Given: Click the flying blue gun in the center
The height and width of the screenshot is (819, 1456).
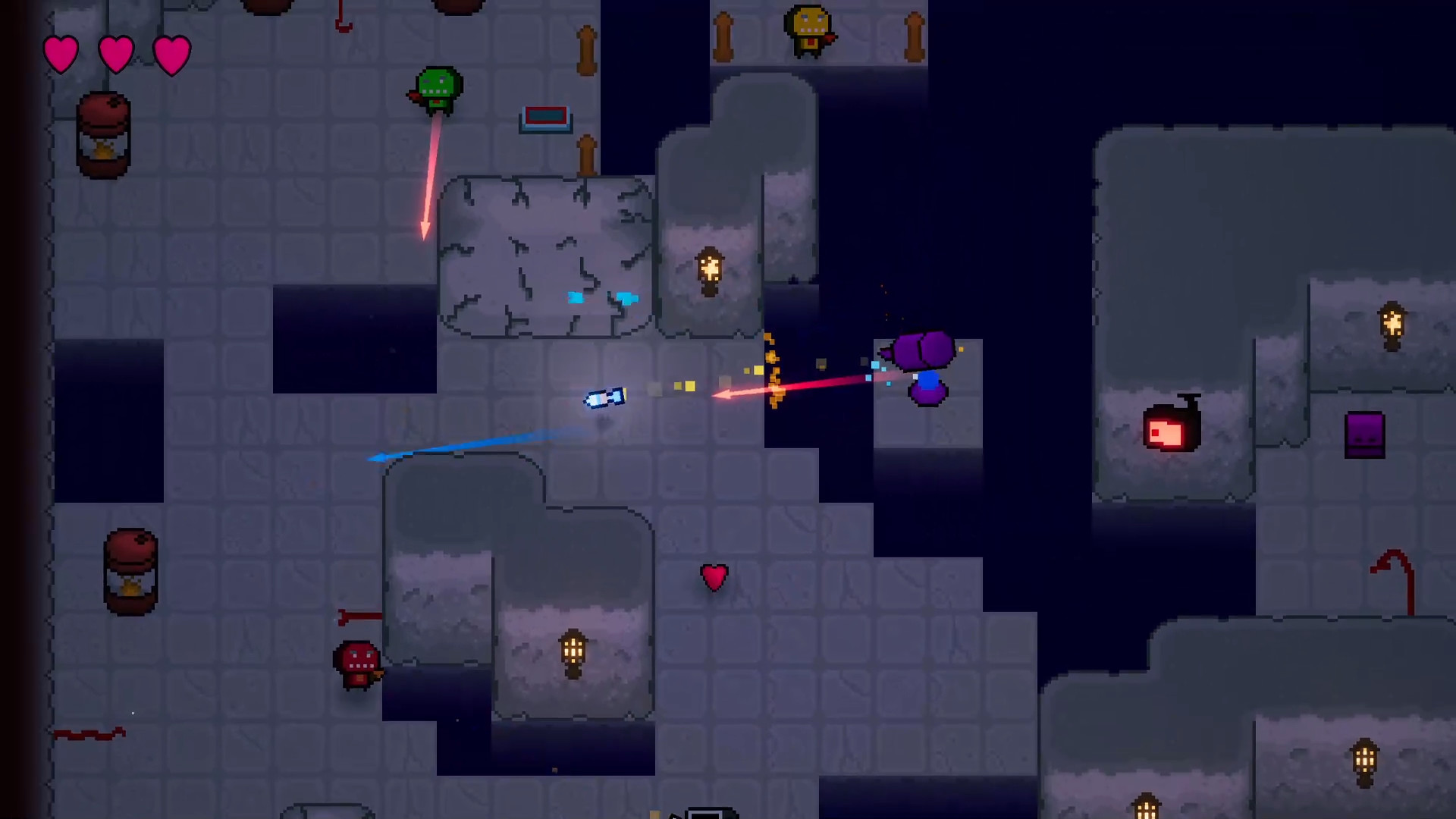Looking at the screenshot, I should pyautogui.click(x=604, y=398).
